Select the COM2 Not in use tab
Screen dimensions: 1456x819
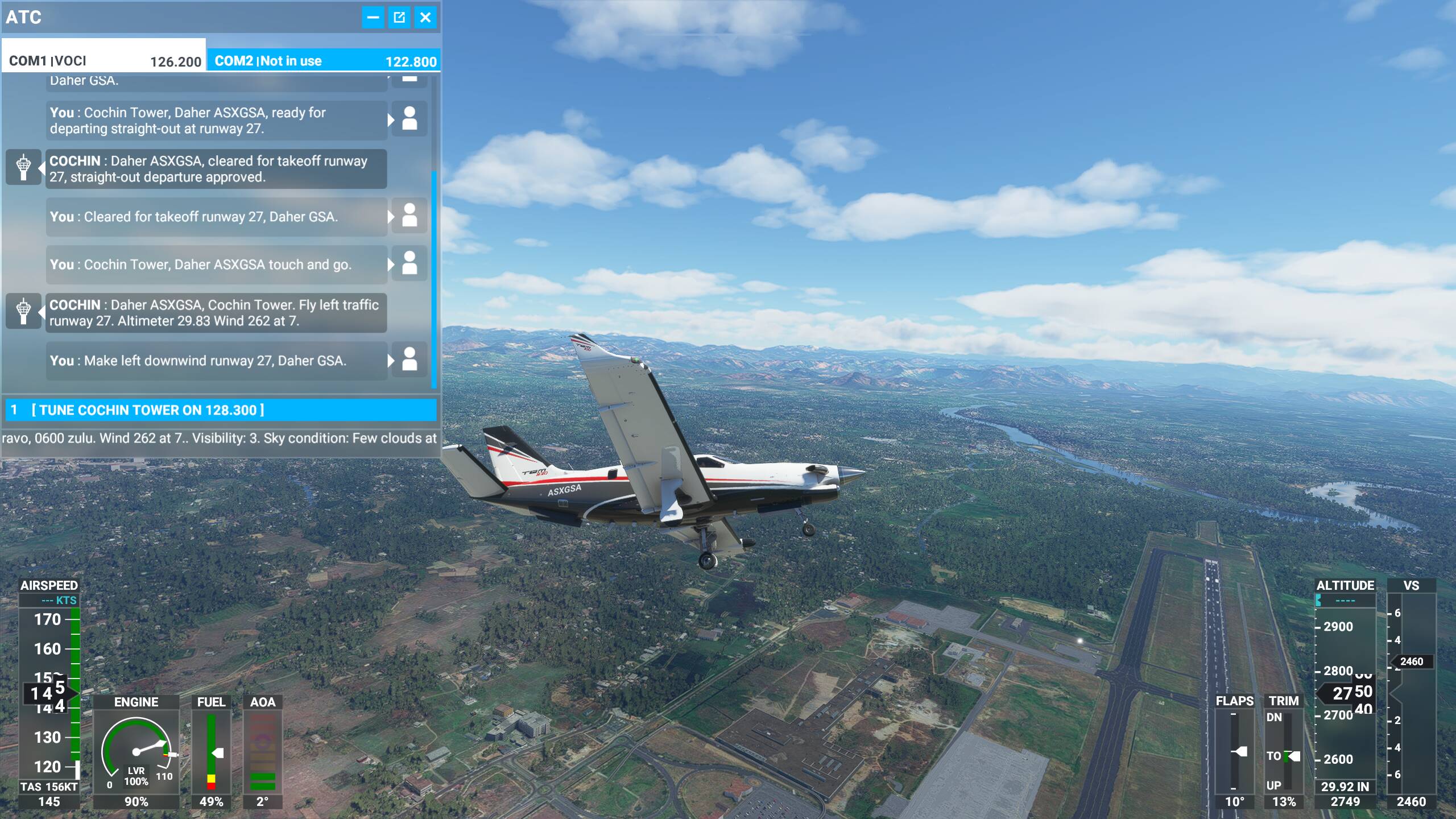[x=324, y=60]
